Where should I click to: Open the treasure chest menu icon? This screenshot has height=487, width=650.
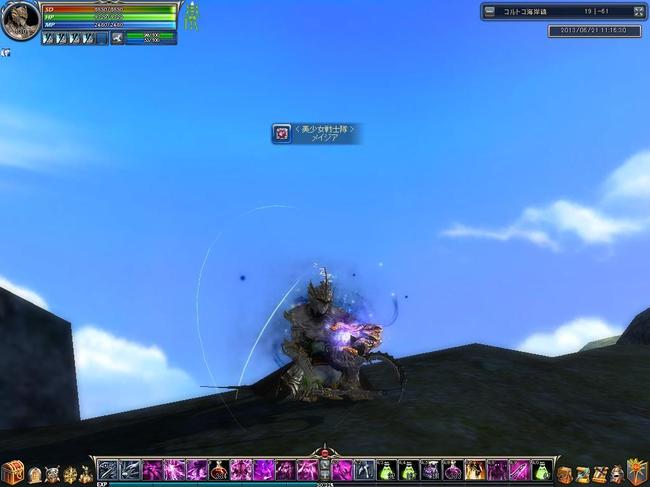pyautogui.click(x=12, y=472)
